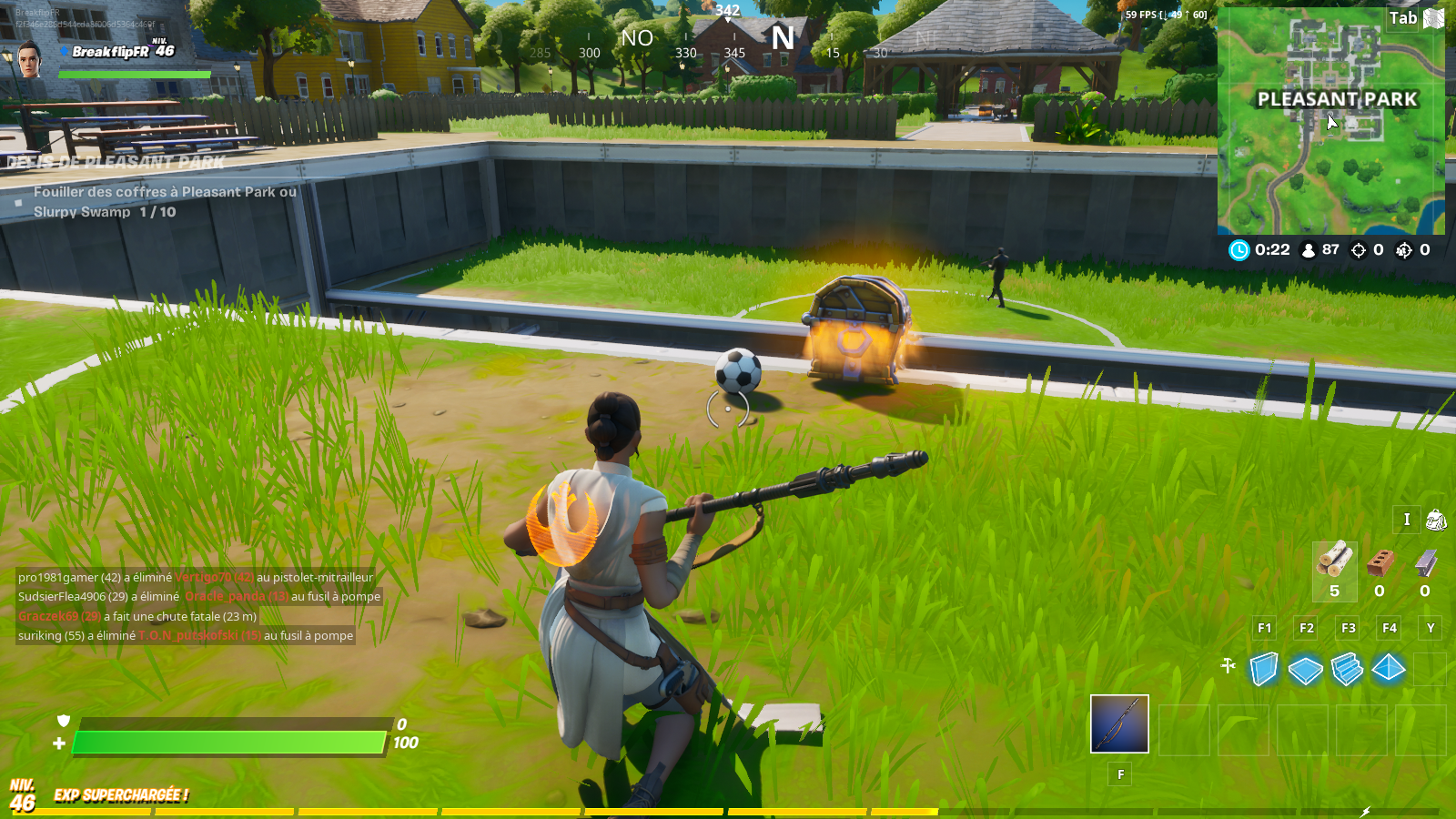Click the build tool hammer icon
This screenshot has height=819, width=1456.
[x=1229, y=665]
